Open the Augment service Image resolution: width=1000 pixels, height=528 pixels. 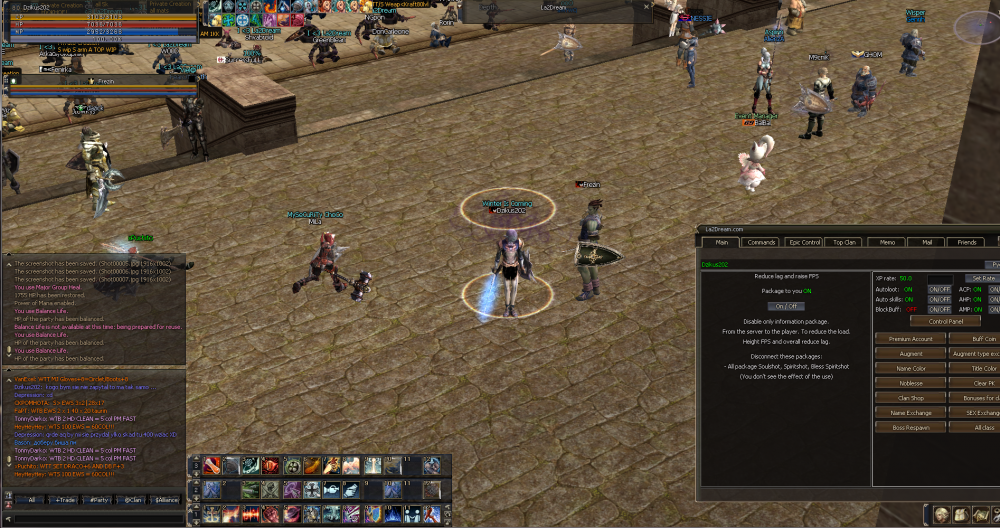910,354
